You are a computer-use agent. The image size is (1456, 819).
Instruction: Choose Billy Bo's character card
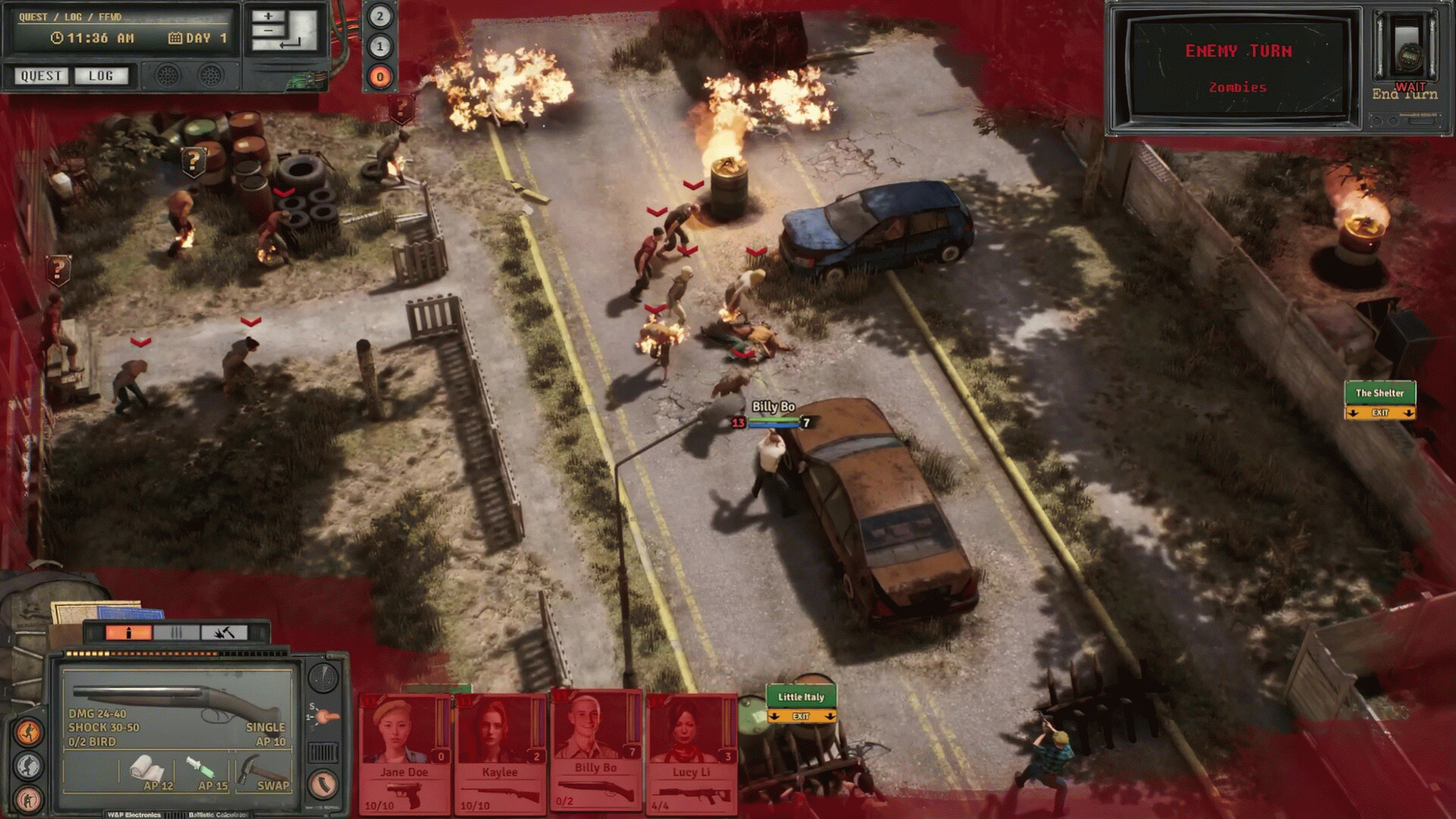pyautogui.click(x=596, y=749)
